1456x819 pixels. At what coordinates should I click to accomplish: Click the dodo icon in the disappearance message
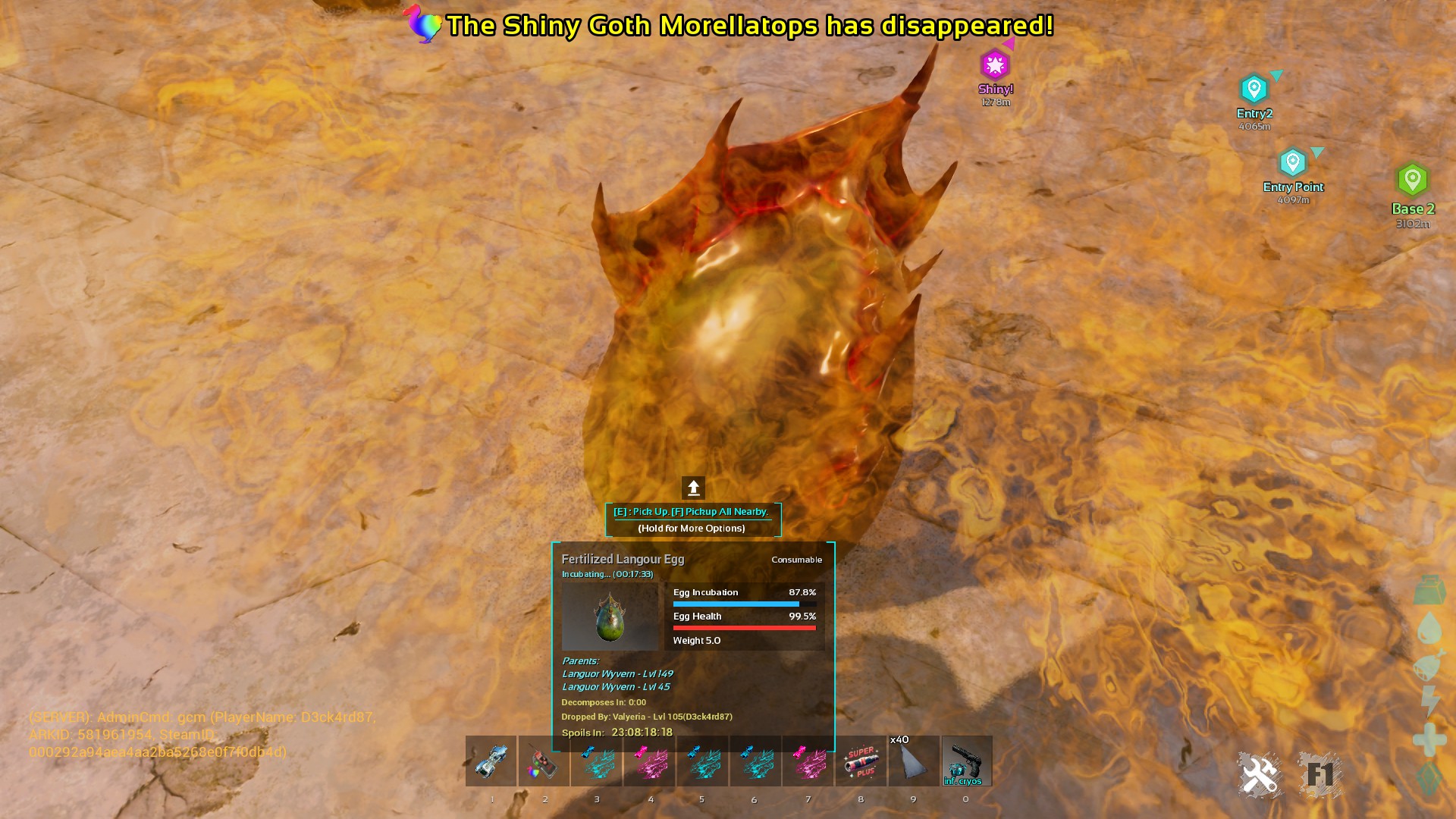coord(422,25)
